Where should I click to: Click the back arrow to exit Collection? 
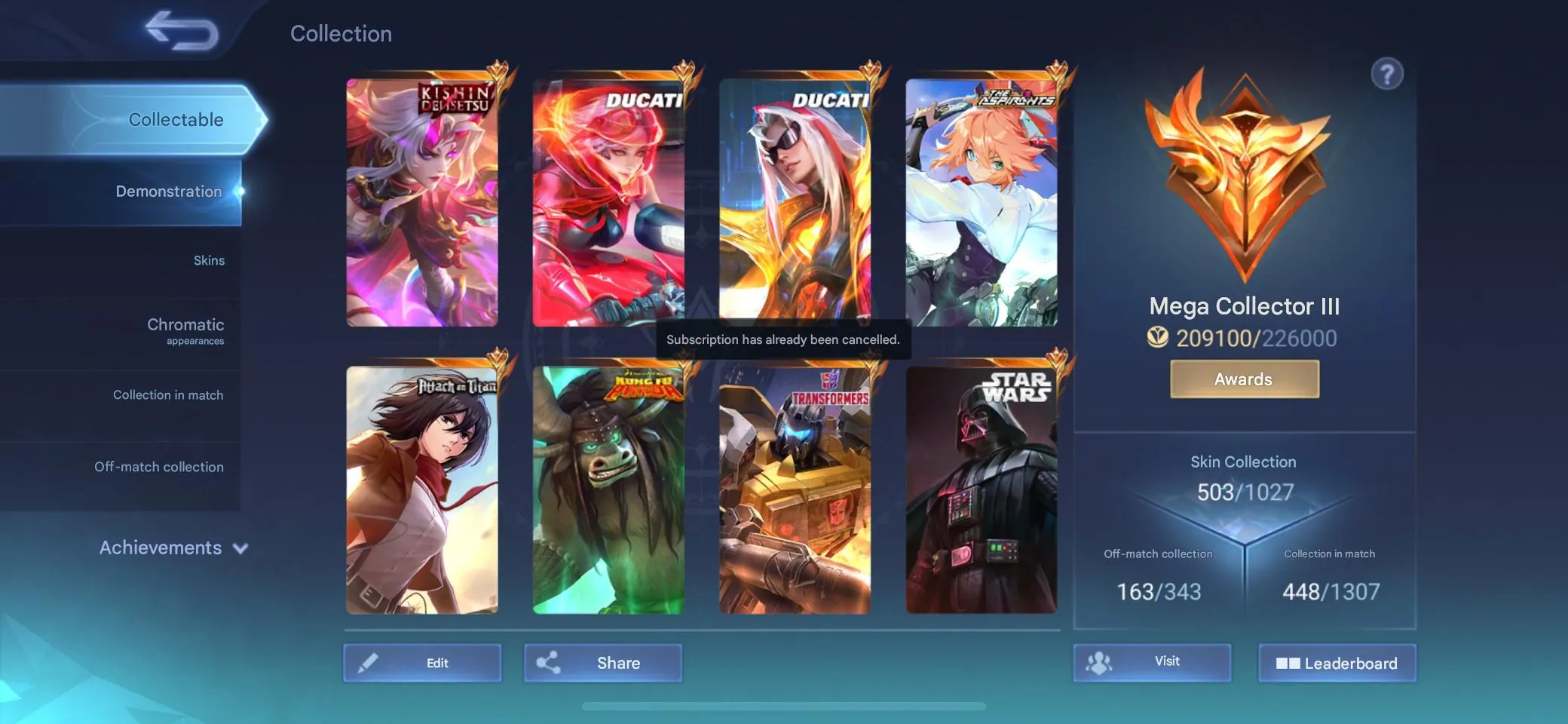178,31
